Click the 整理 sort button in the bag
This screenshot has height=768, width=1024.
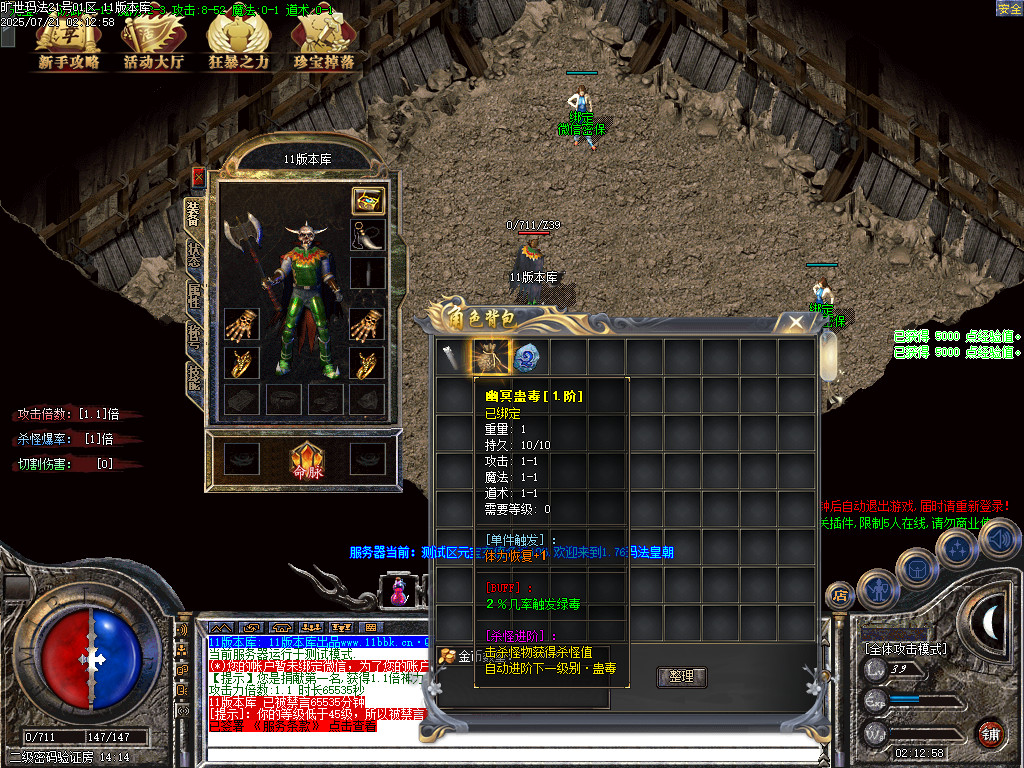click(x=681, y=677)
